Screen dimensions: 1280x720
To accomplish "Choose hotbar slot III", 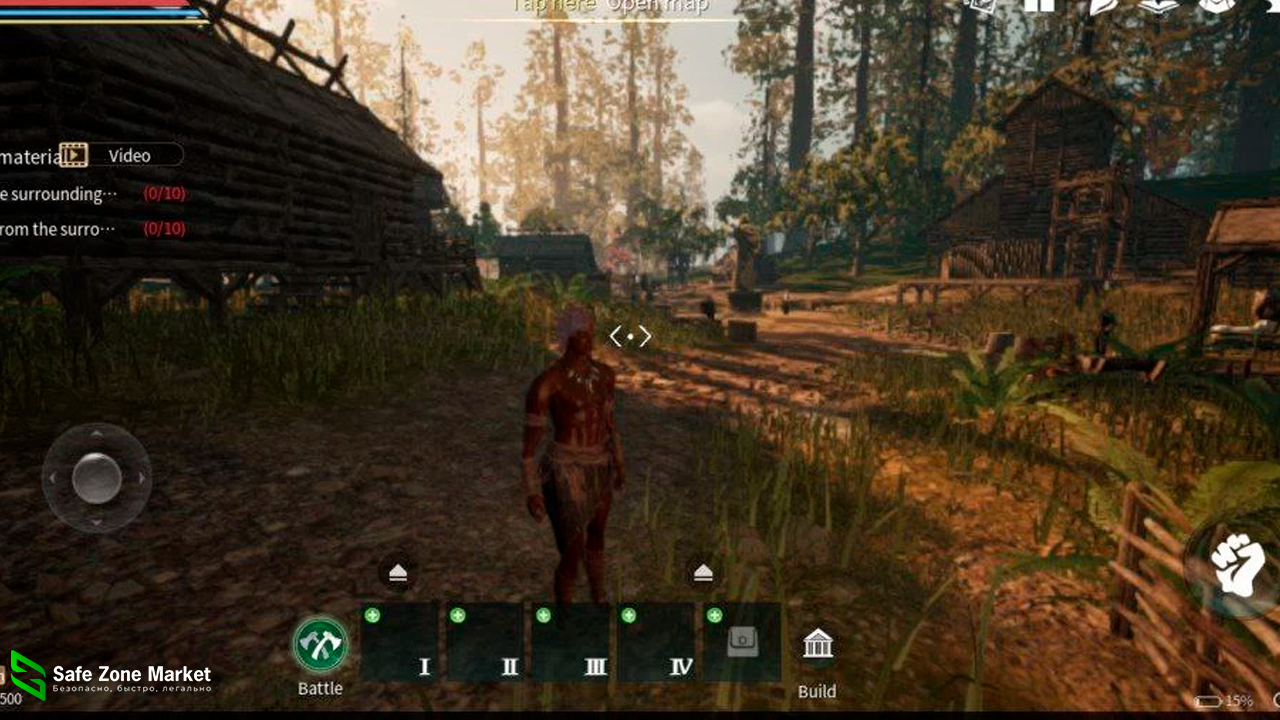I will (x=570, y=643).
